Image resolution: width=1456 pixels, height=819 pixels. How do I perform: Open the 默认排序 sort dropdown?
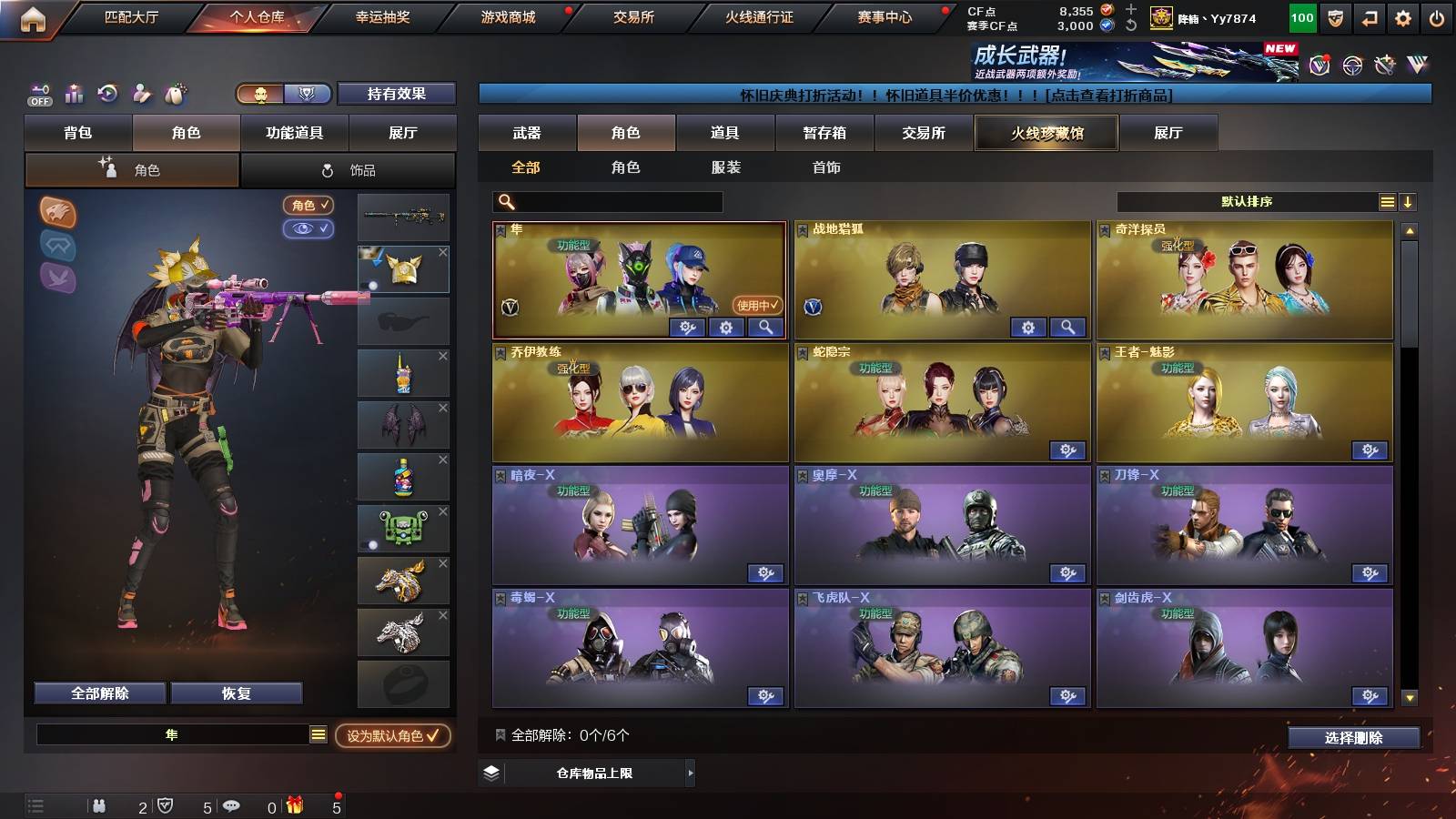tap(1247, 202)
